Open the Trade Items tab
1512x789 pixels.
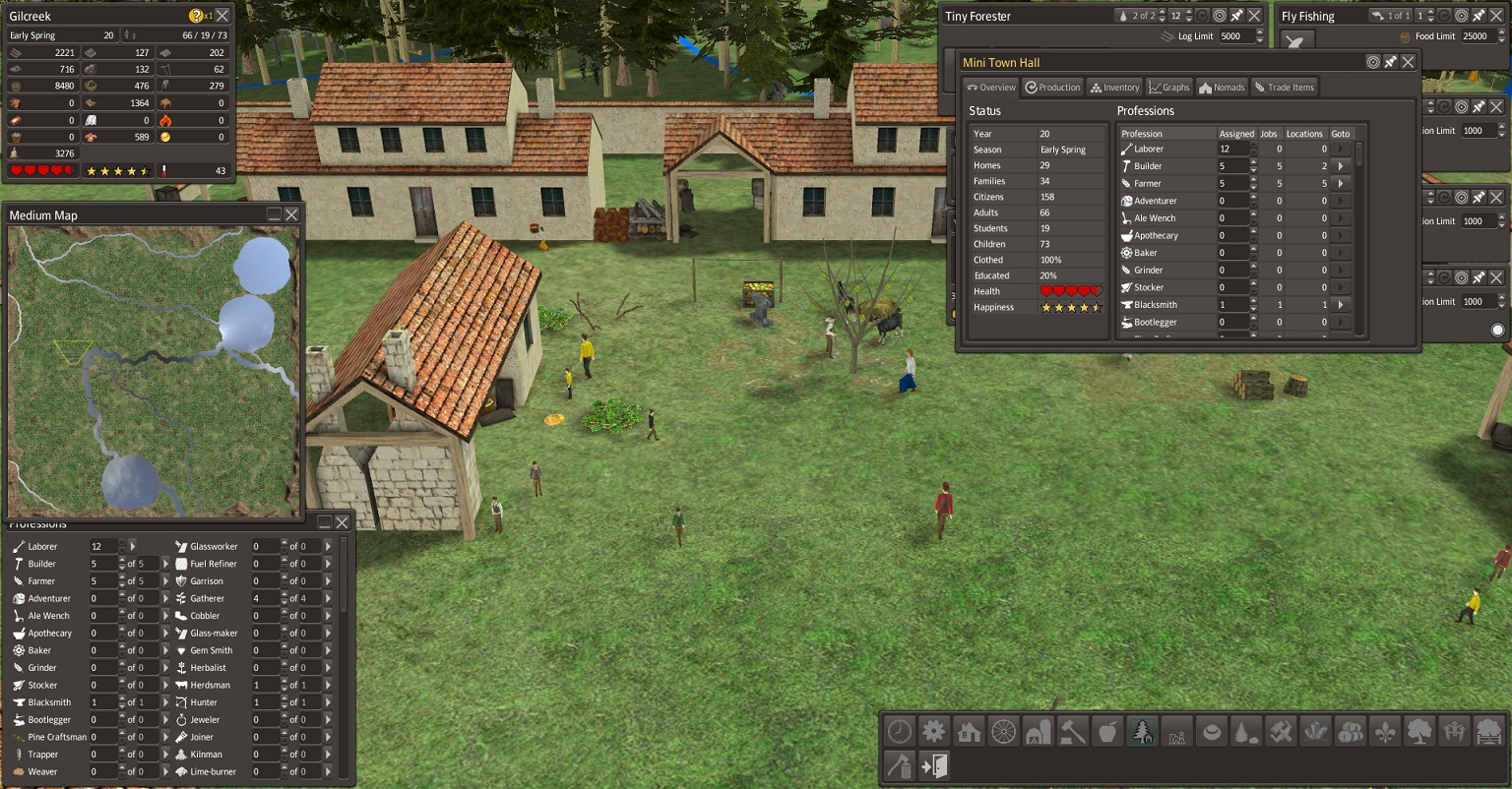coord(1284,88)
